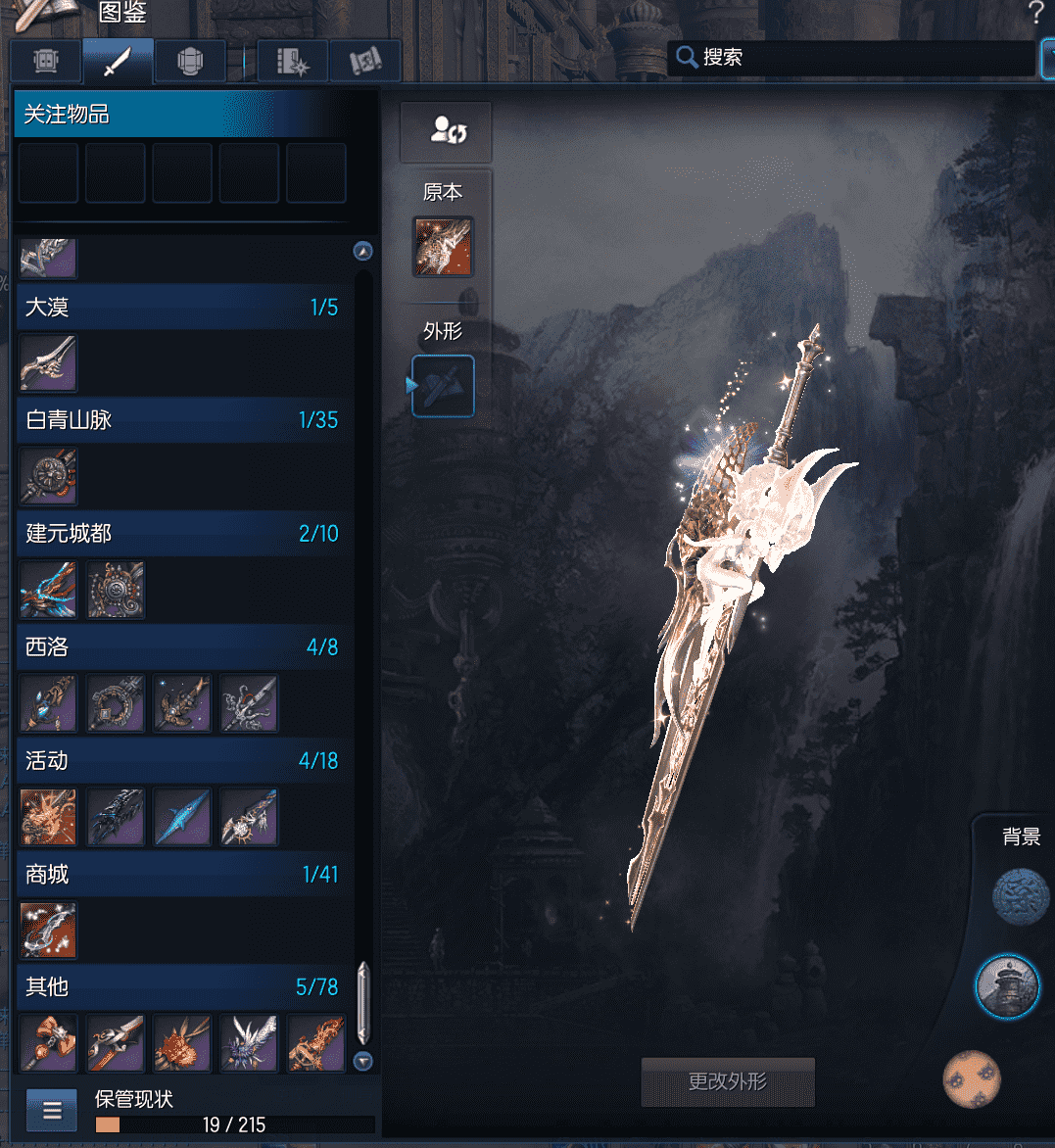Select the 原本 weapon thumbnail

[443, 246]
